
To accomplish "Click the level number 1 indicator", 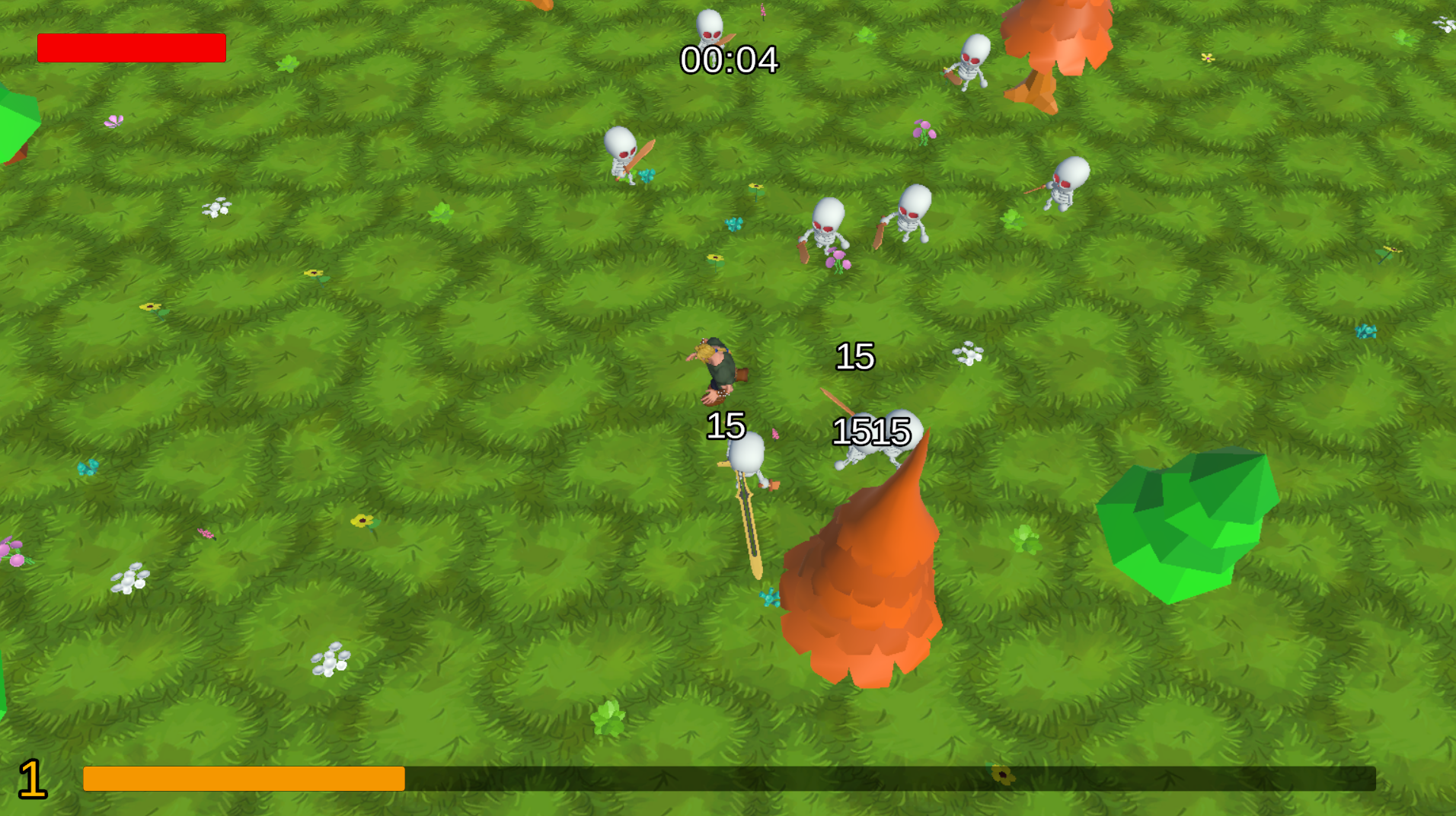I will point(32,778).
